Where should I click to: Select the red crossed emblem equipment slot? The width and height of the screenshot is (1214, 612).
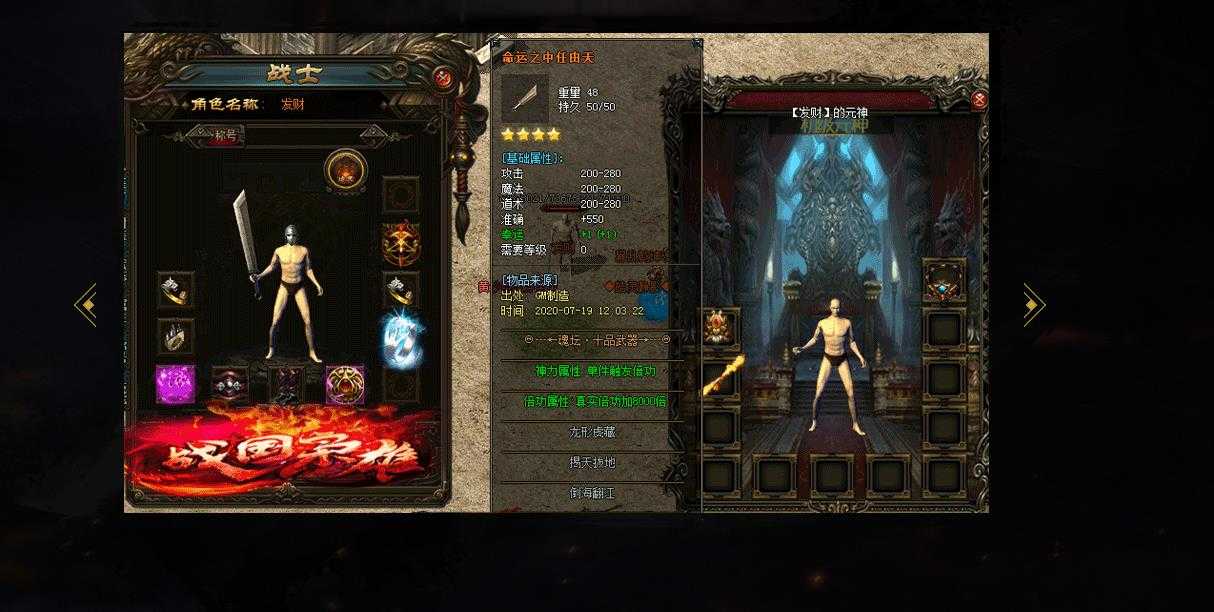tap(401, 241)
